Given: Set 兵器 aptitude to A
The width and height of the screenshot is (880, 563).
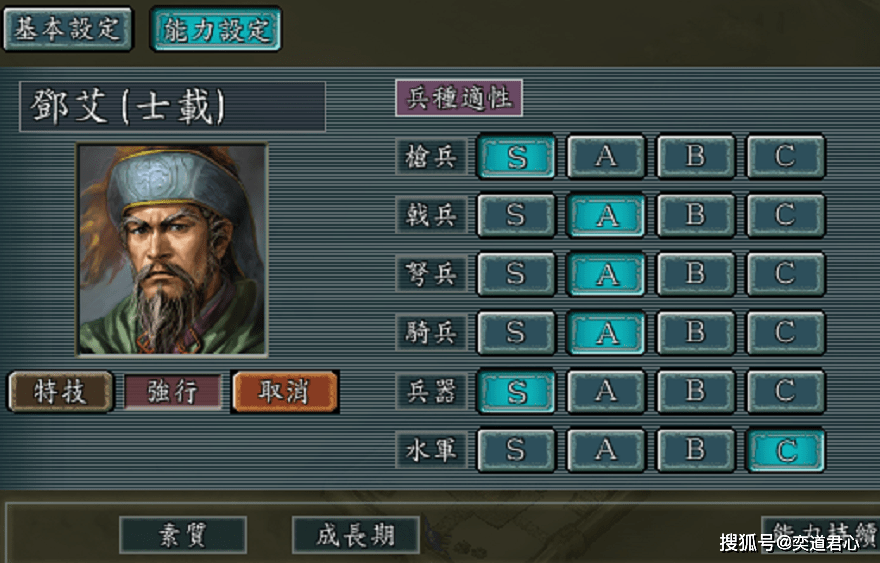Looking at the screenshot, I should tap(605, 391).
